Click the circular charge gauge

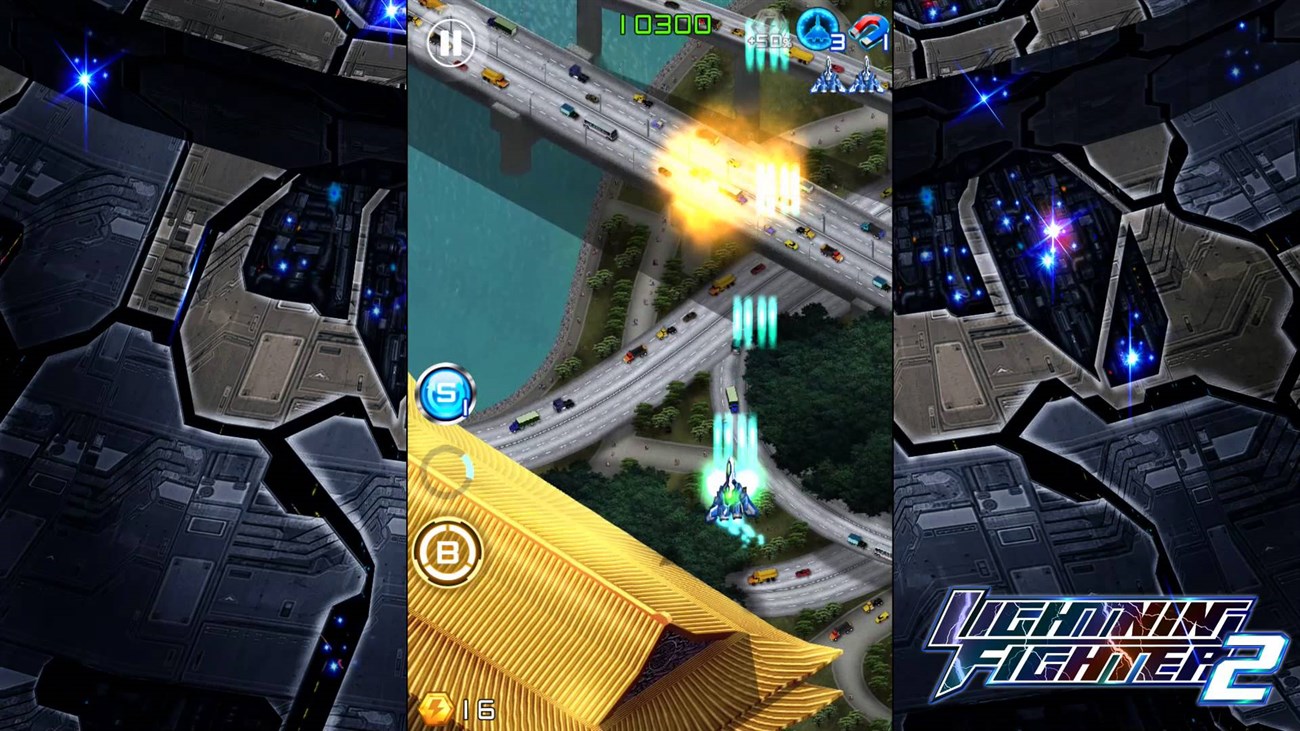click(449, 466)
